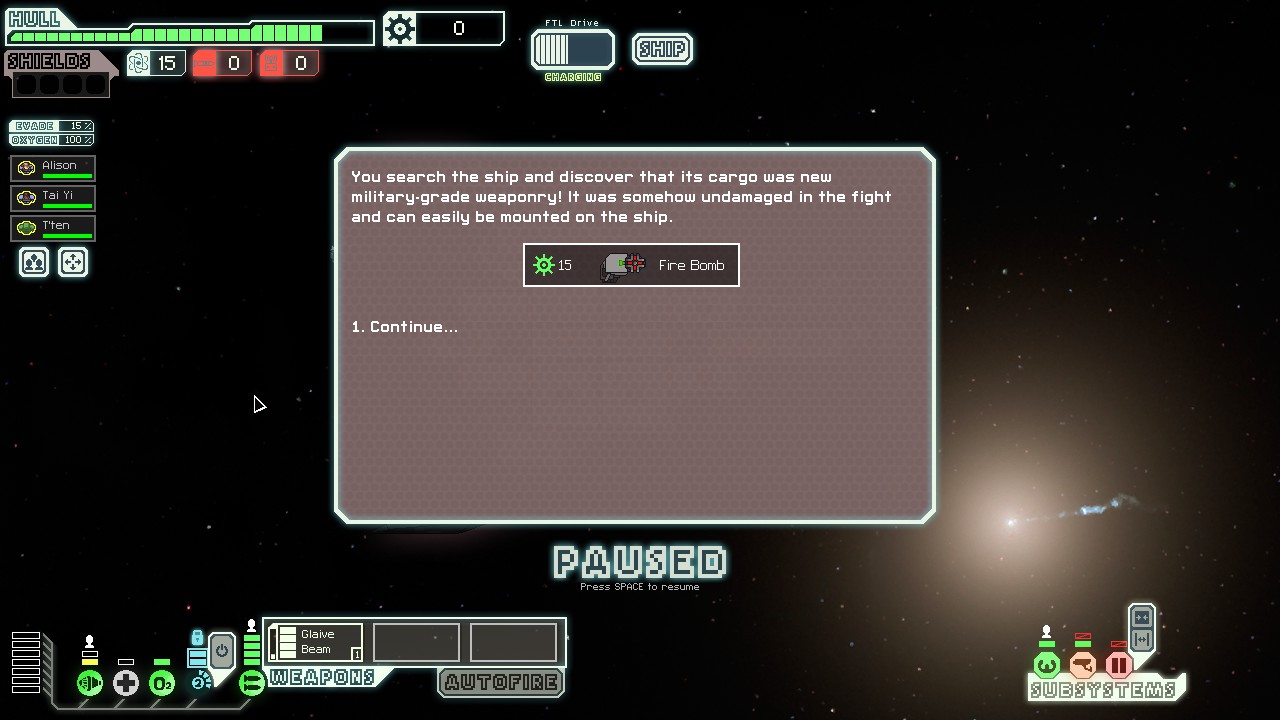Screen dimensions: 1280x720
Task: Select crew member Alison
Action: point(53,167)
